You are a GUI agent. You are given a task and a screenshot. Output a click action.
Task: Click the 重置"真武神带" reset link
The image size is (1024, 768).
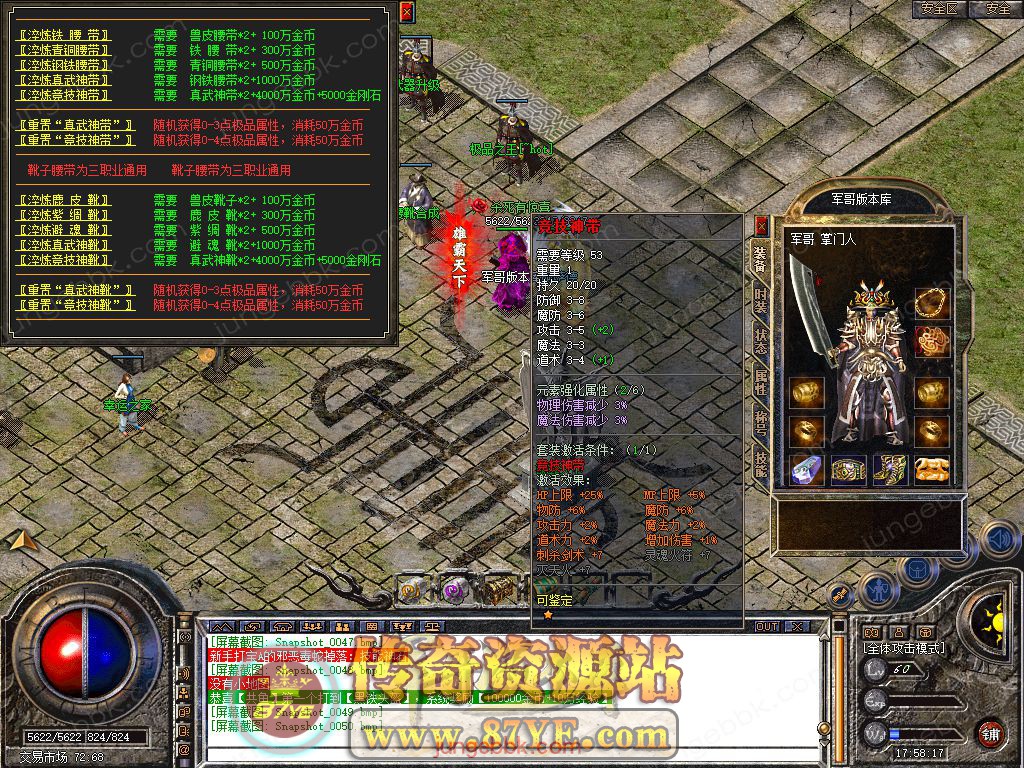77,125
